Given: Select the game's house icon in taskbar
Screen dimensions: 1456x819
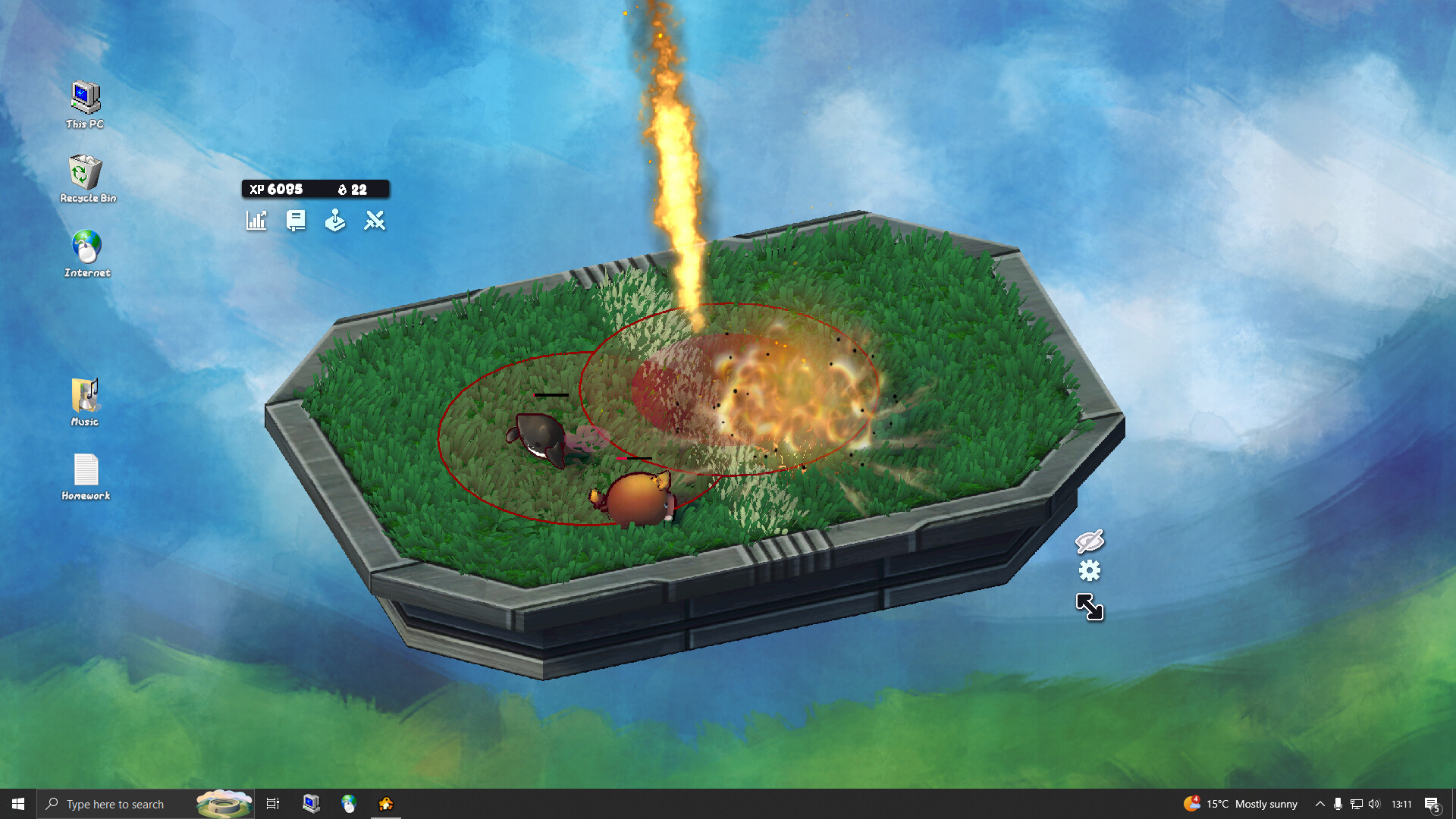Looking at the screenshot, I should tap(386, 804).
